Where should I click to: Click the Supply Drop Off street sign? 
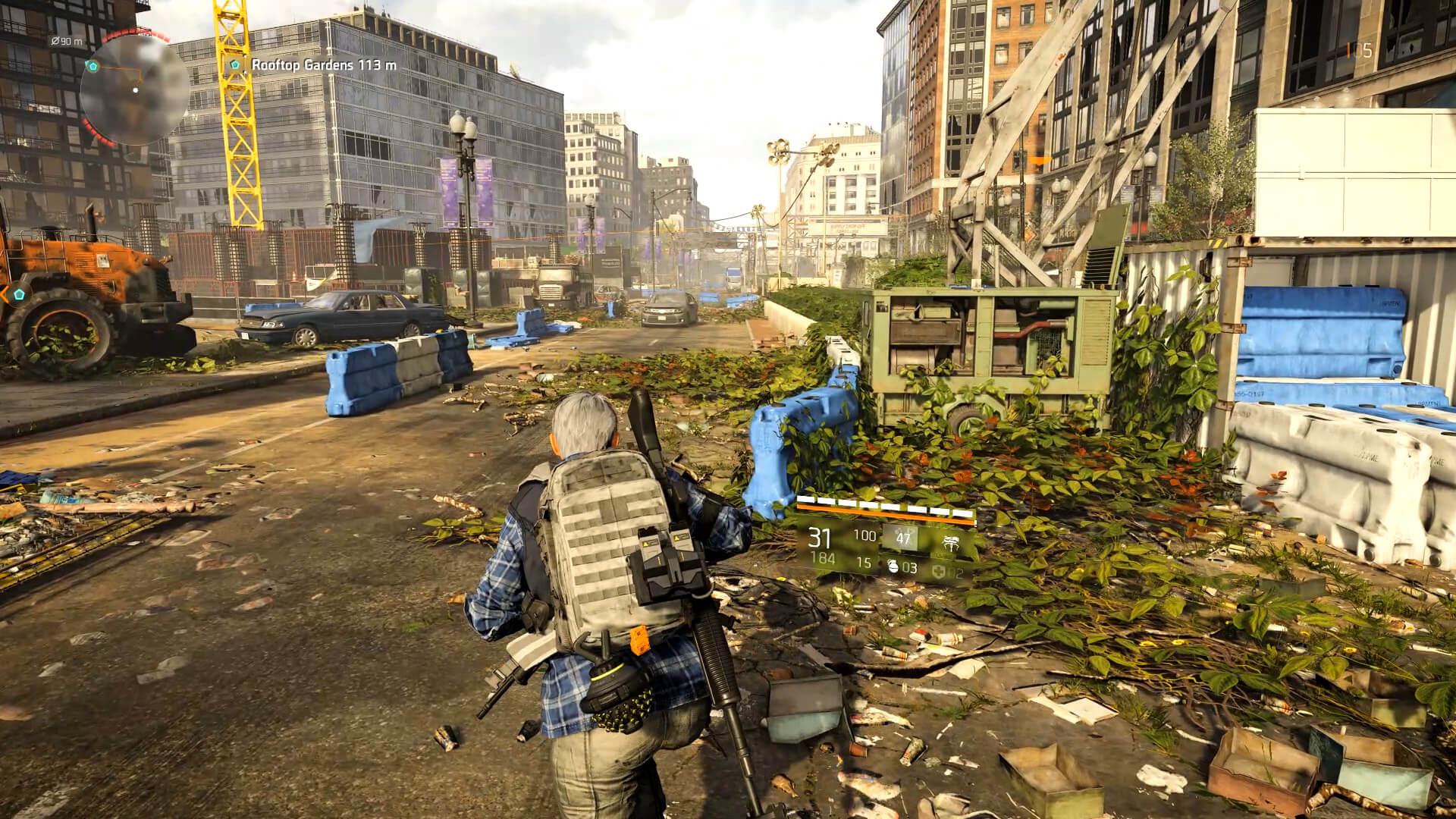pos(849,227)
